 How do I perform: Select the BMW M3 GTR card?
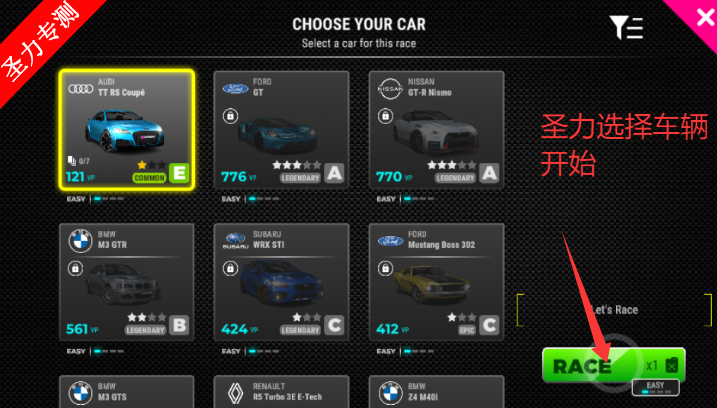pos(126,283)
